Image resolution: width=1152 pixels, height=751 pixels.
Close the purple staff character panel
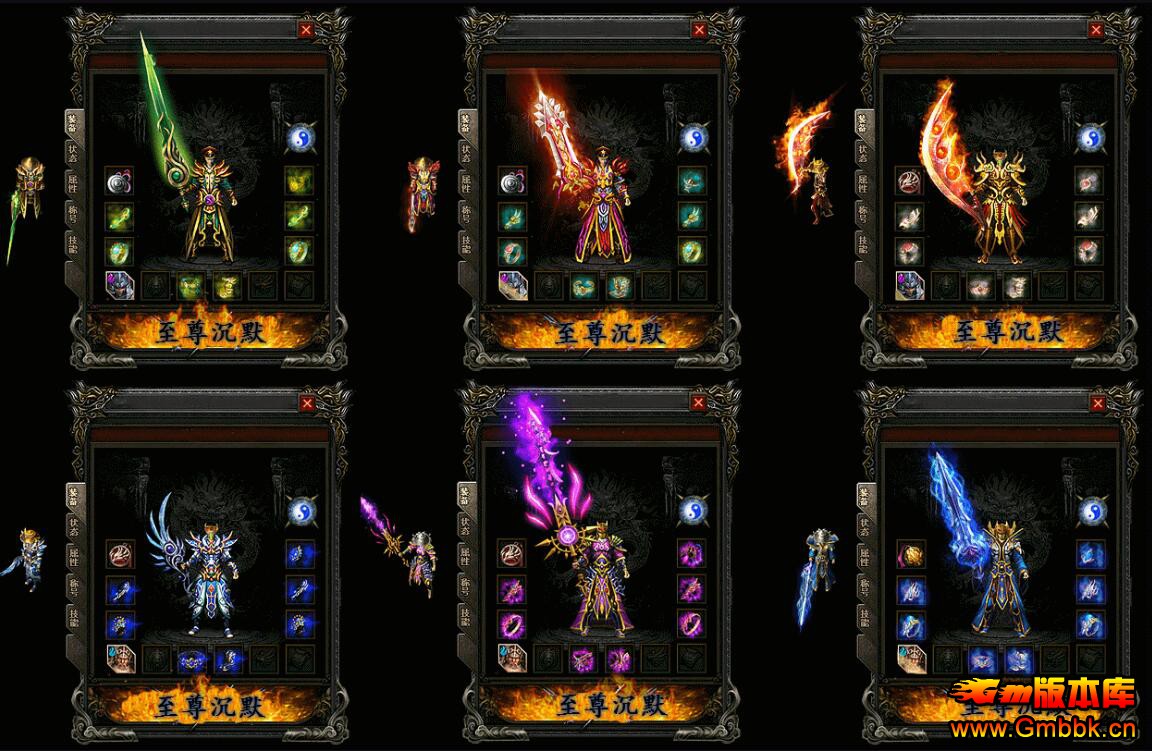(x=698, y=403)
